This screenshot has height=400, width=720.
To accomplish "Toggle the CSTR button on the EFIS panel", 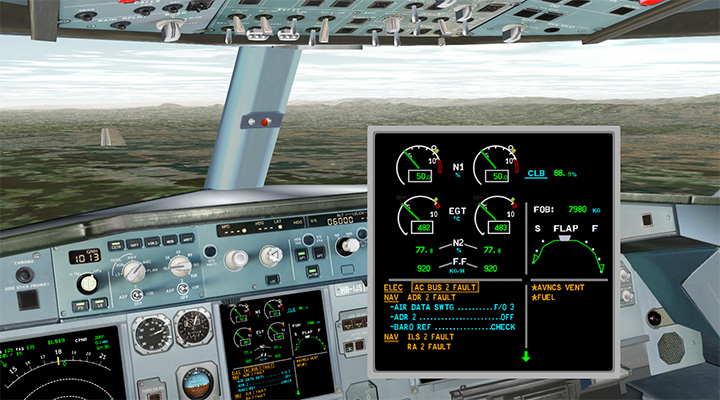I will pos(113,244).
